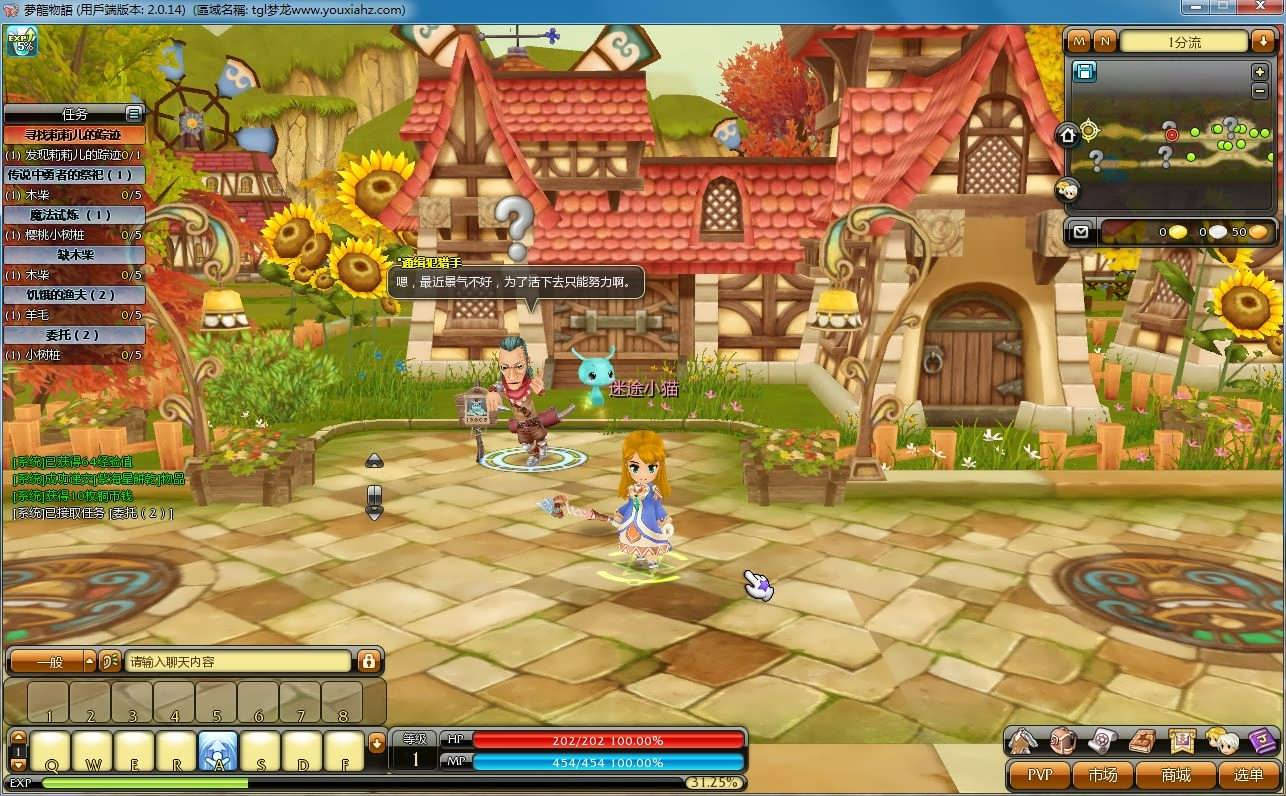Click the minimap's M button

coord(1079,41)
